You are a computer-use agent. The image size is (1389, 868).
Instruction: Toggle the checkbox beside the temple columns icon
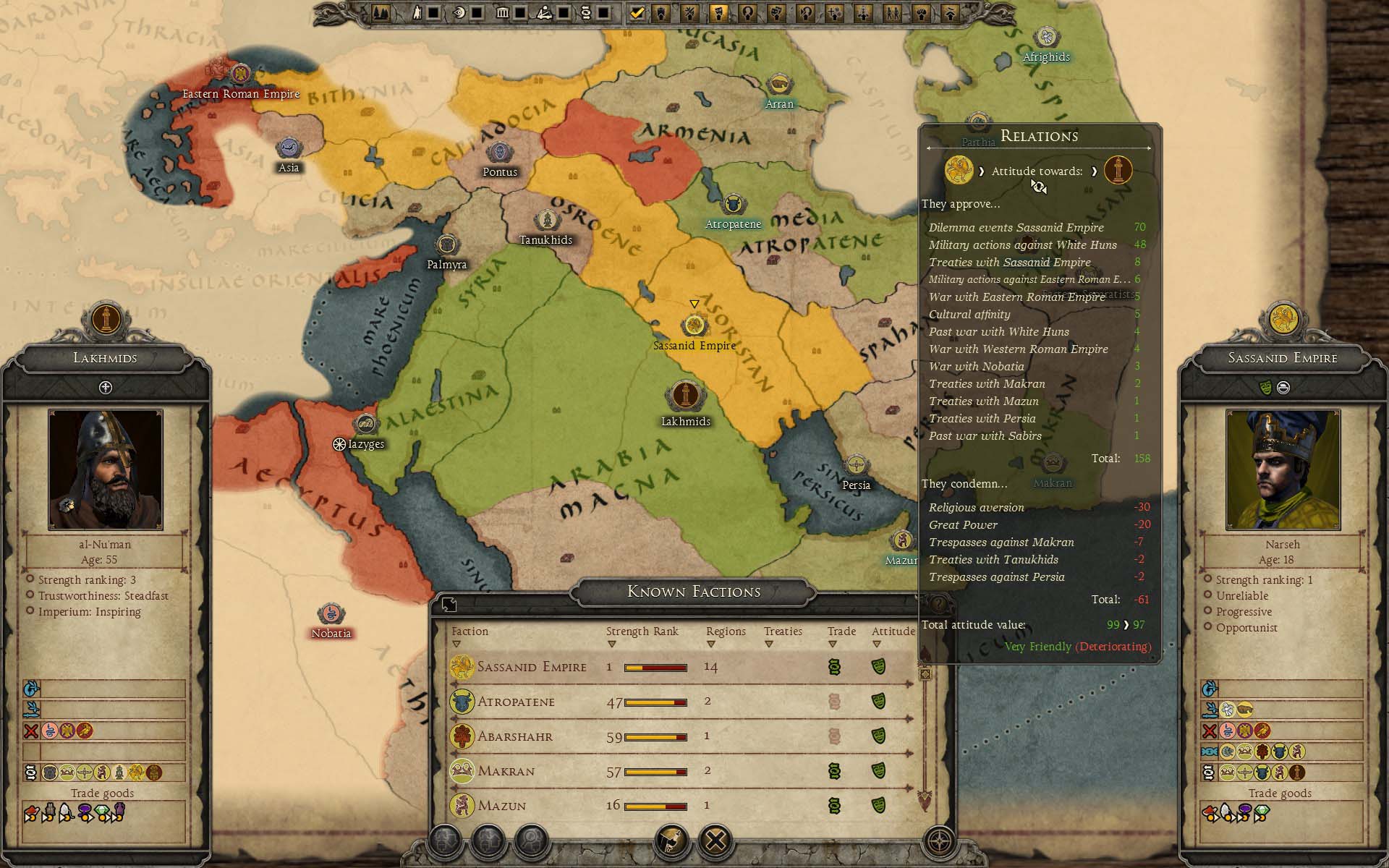coord(520,12)
